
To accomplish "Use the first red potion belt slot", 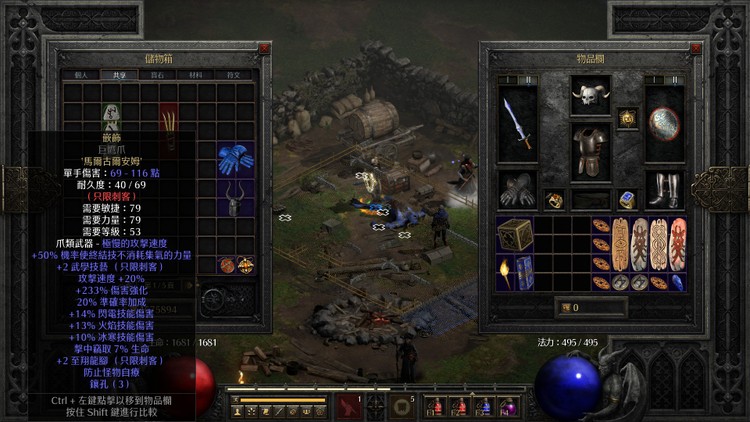I will pyautogui.click(x=435, y=406).
